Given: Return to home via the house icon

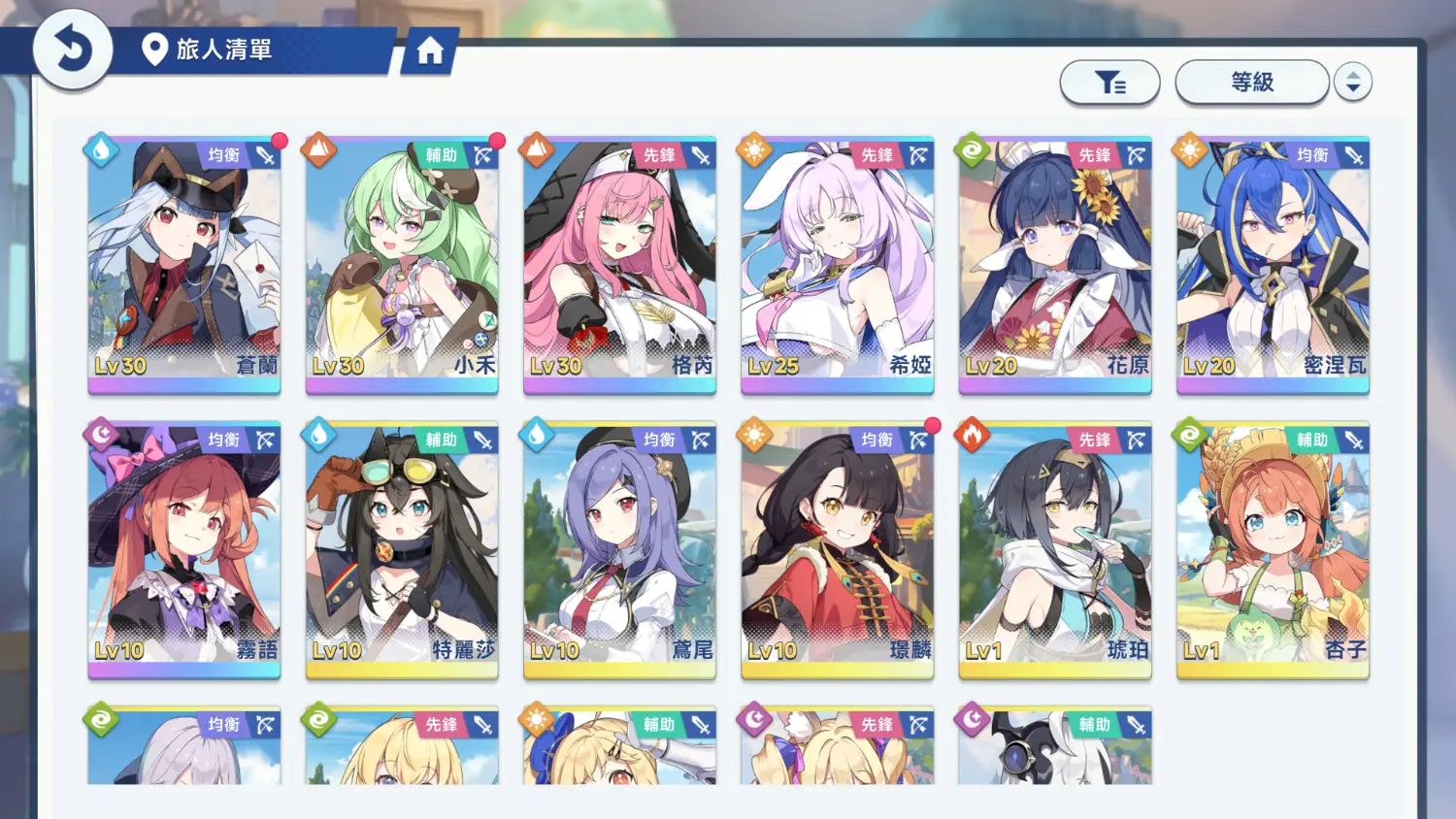Looking at the screenshot, I should (x=429, y=50).
